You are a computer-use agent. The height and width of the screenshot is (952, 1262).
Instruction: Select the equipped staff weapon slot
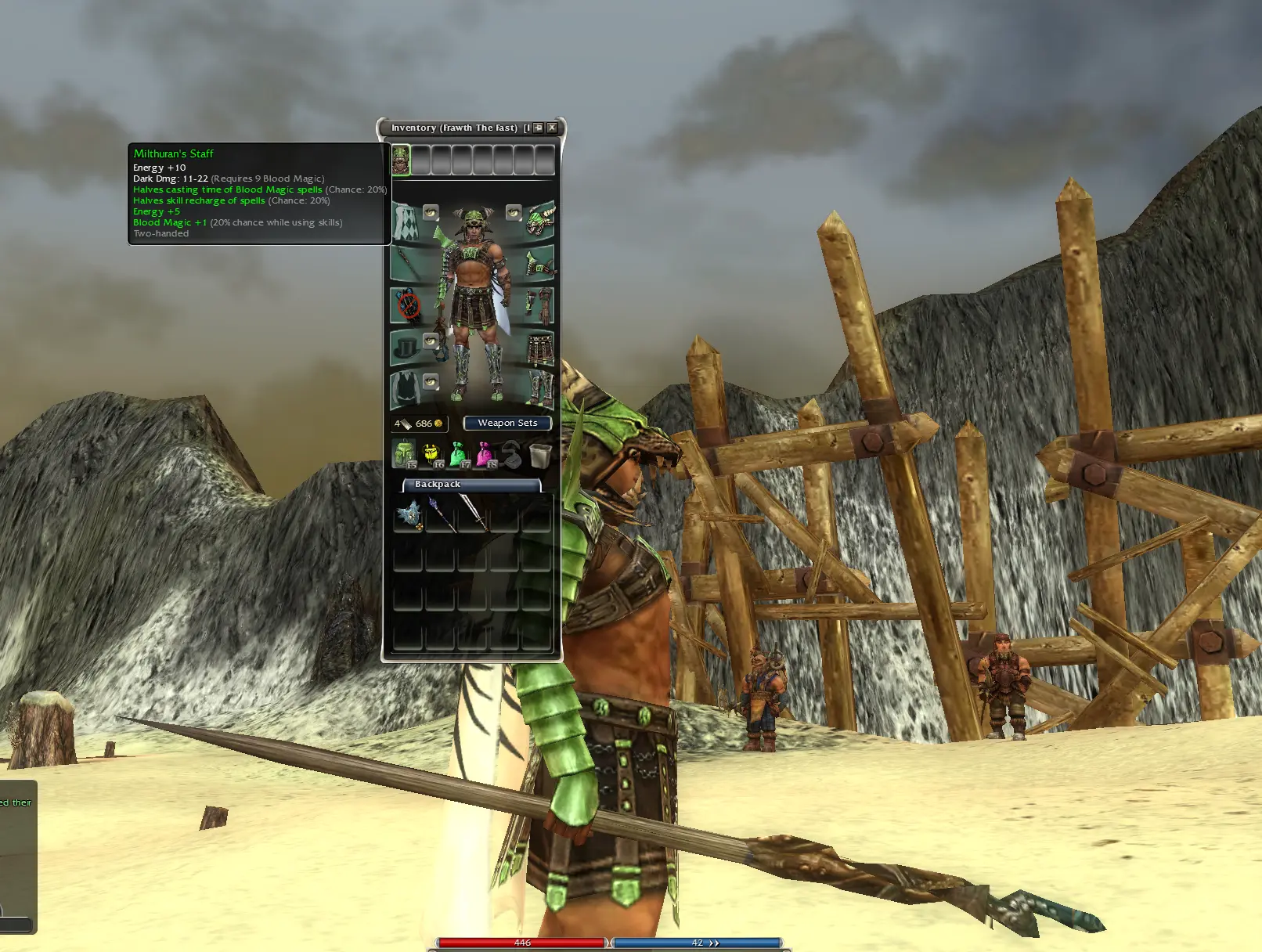click(x=406, y=263)
